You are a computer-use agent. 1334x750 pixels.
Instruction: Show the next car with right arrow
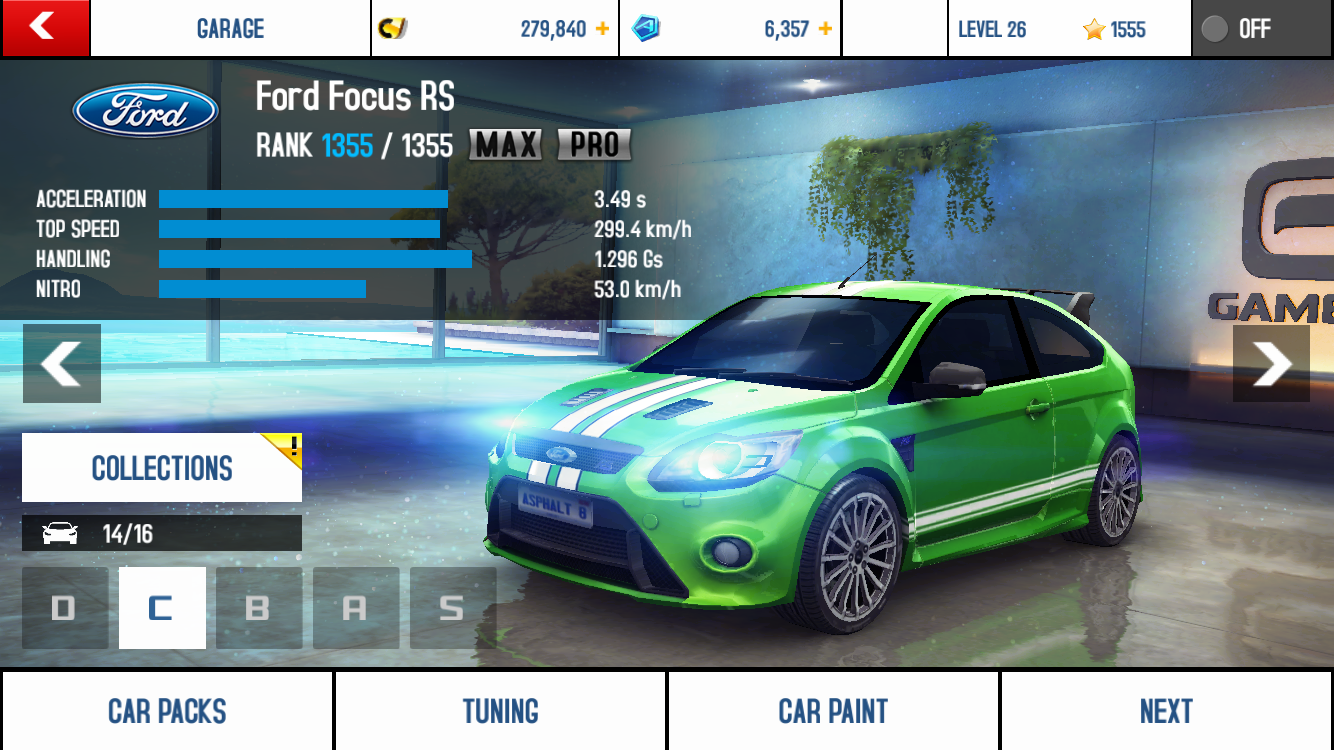pos(1271,363)
